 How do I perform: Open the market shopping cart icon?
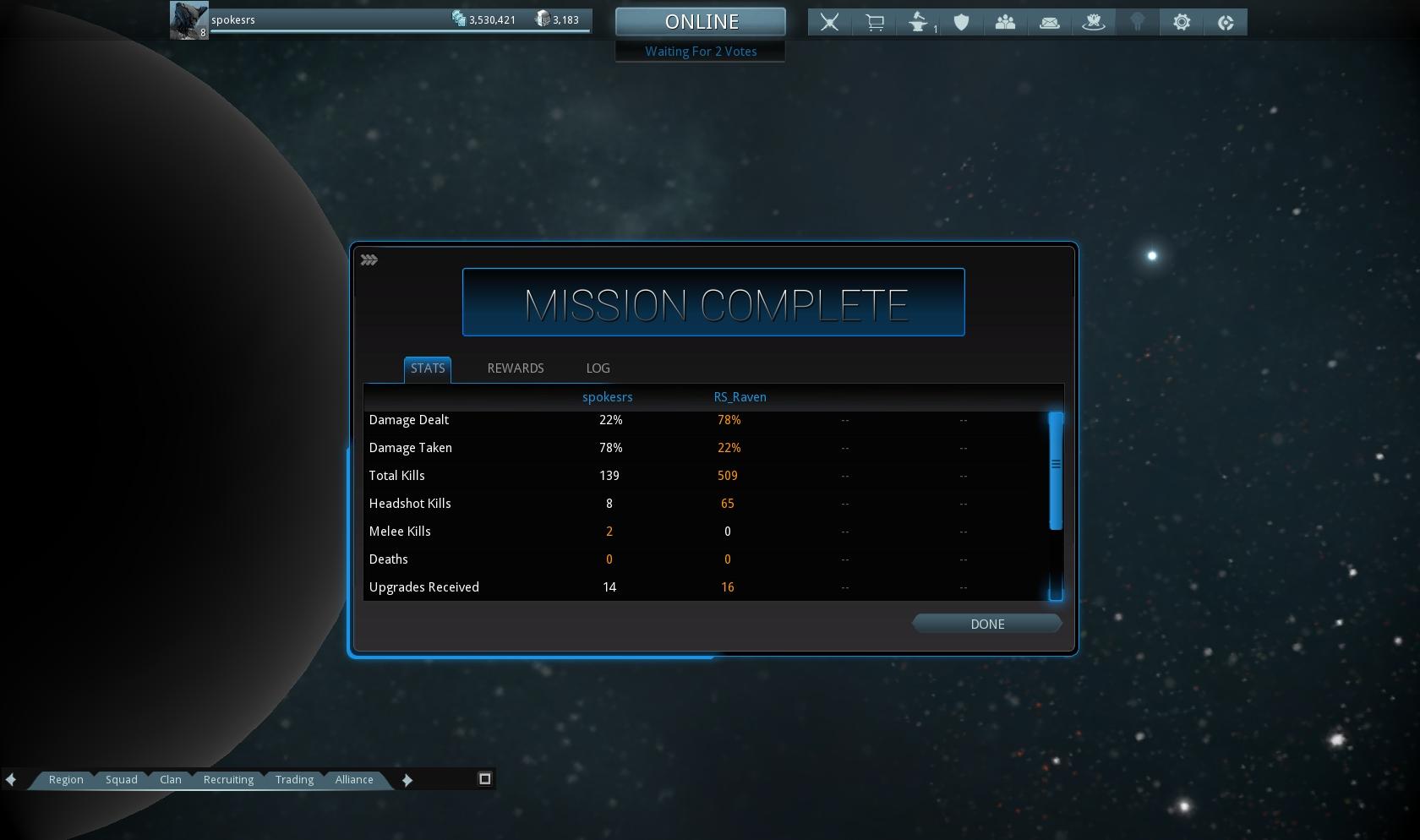click(875, 23)
